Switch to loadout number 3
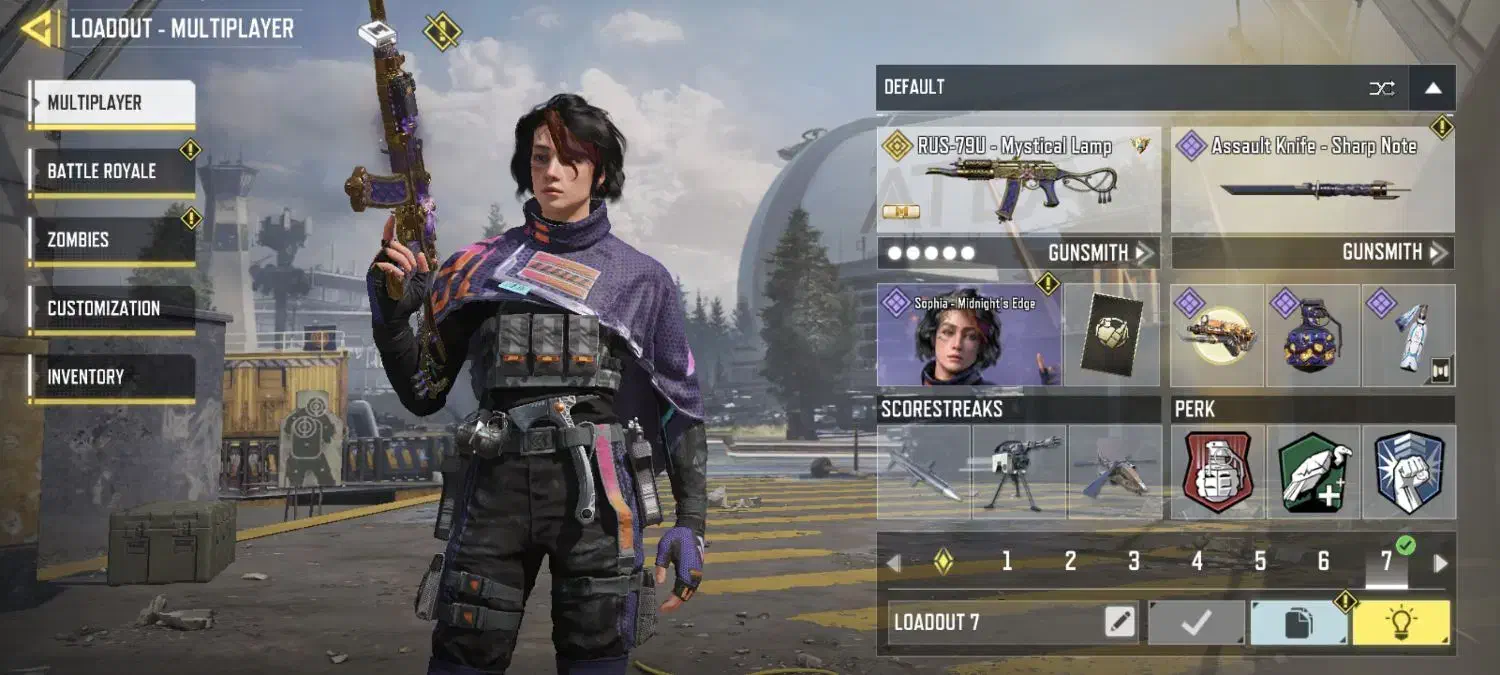This screenshot has height=675, width=1500. [1133, 562]
